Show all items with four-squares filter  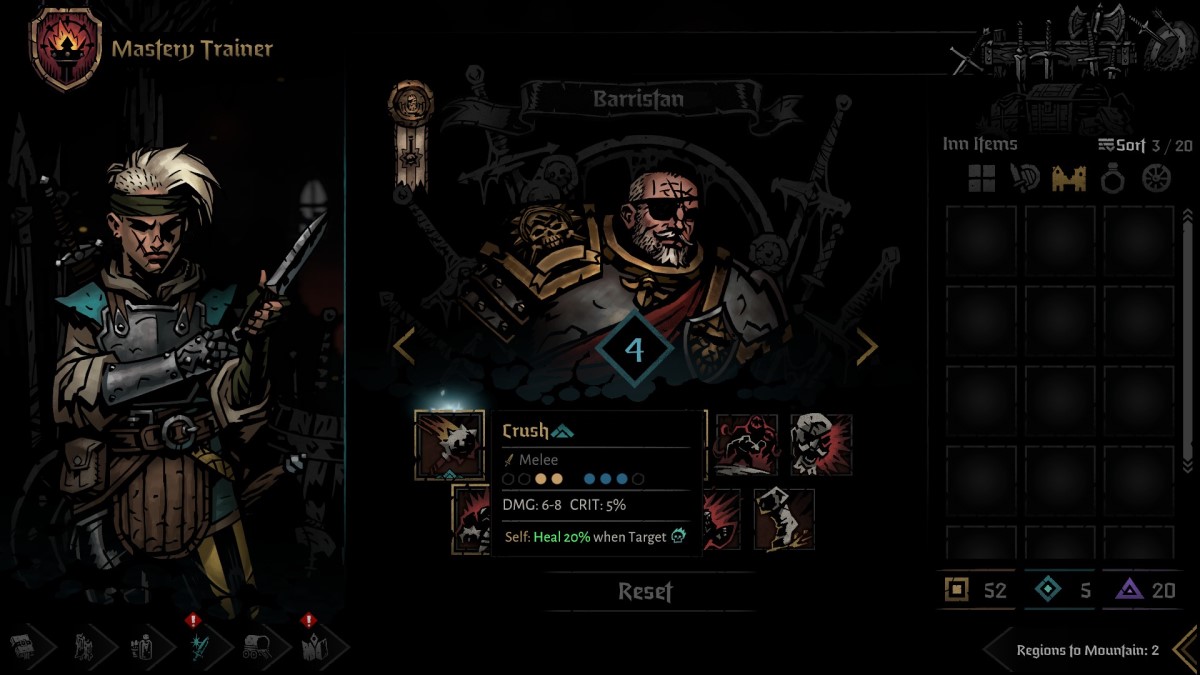tap(982, 179)
